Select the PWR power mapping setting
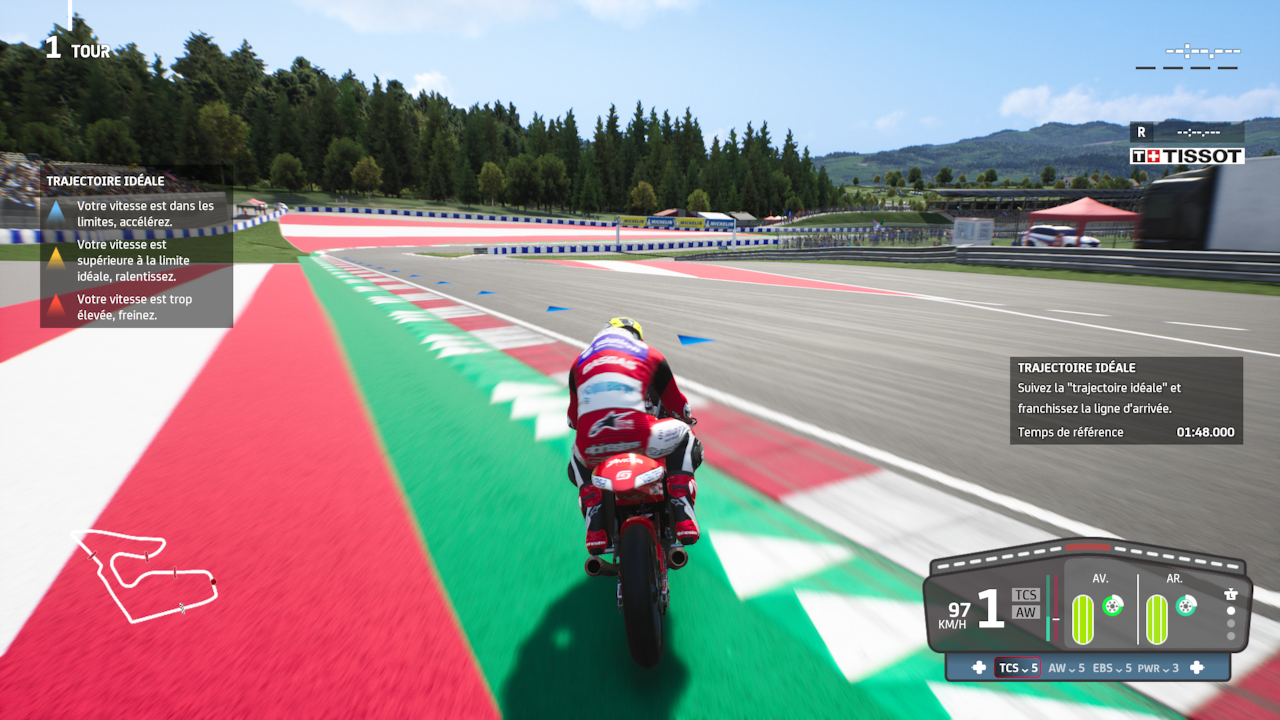The height and width of the screenshot is (720, 1280). pyautogui.click(x=1158, y=668)
